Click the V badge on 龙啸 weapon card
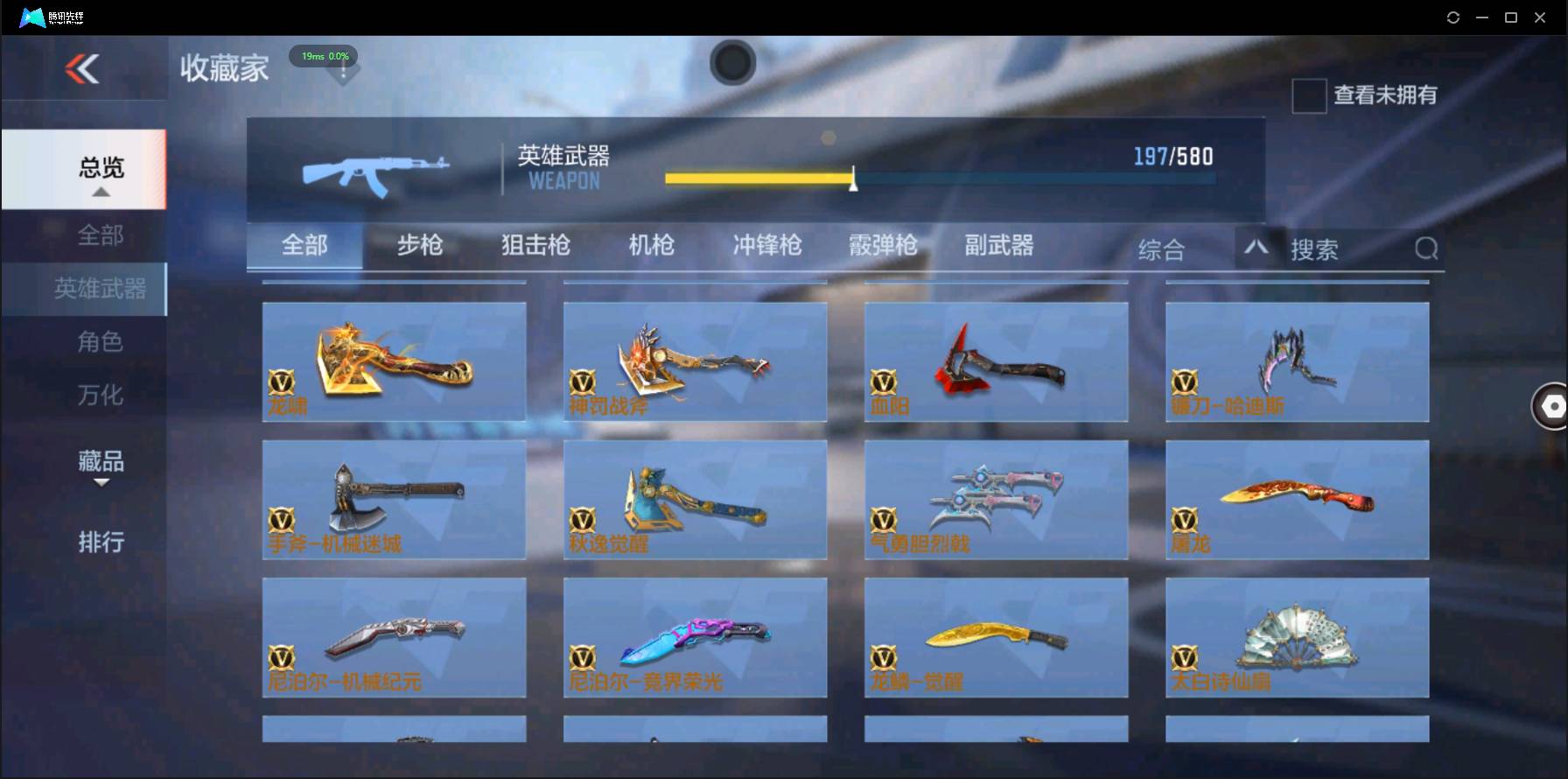Screen dimensions: 1568x779 tap(282, 382)
